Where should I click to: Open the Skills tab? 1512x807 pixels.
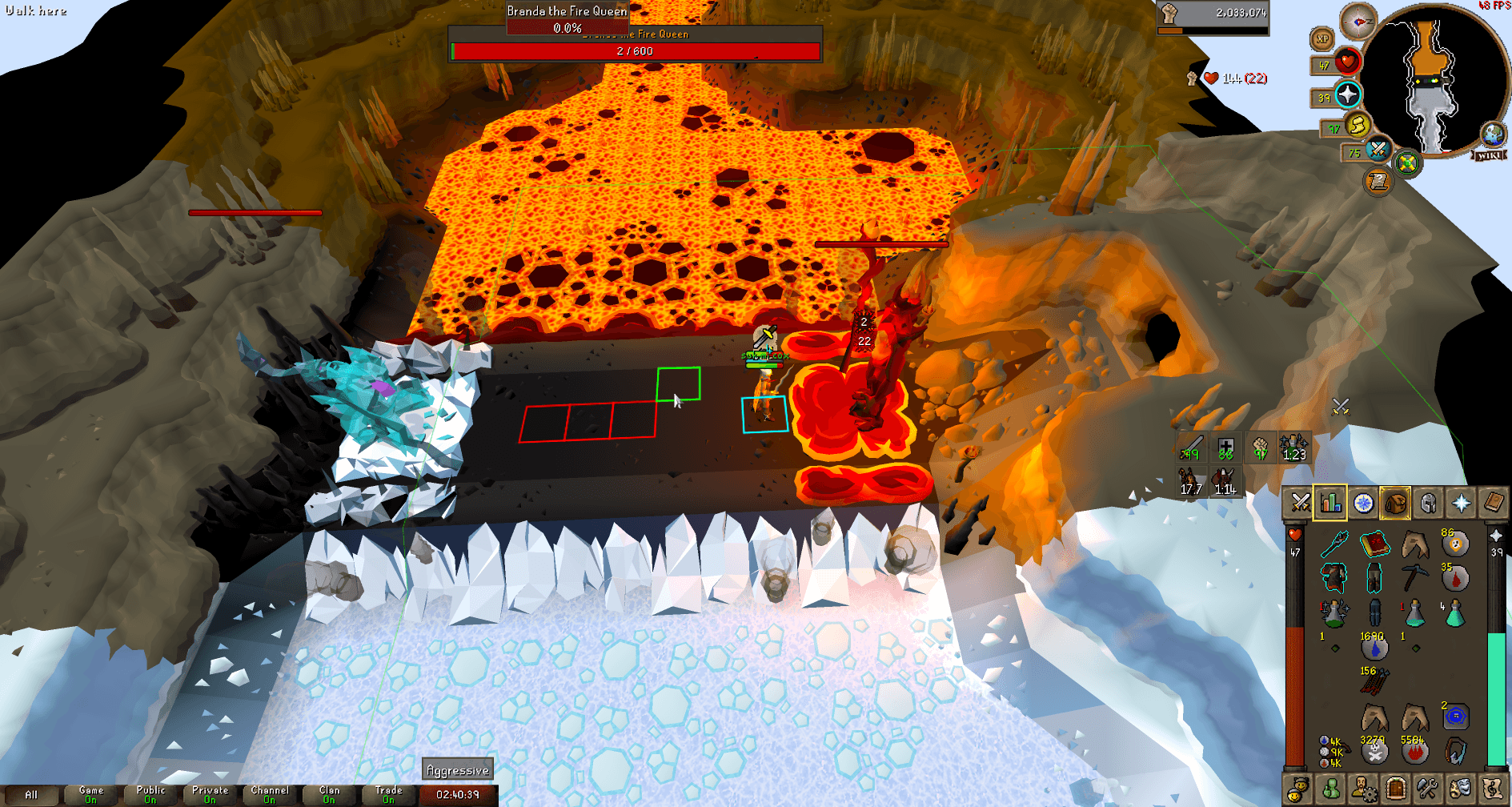(1330, 504)
